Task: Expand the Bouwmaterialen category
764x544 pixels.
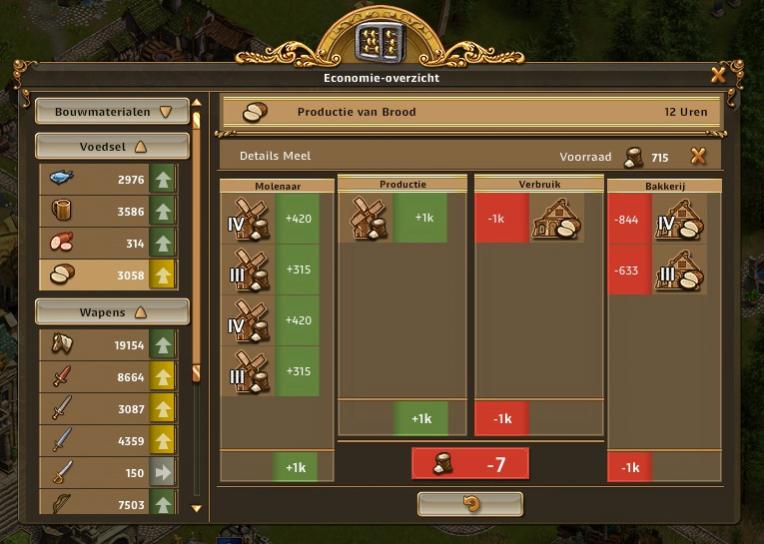Action: (113, 112)
